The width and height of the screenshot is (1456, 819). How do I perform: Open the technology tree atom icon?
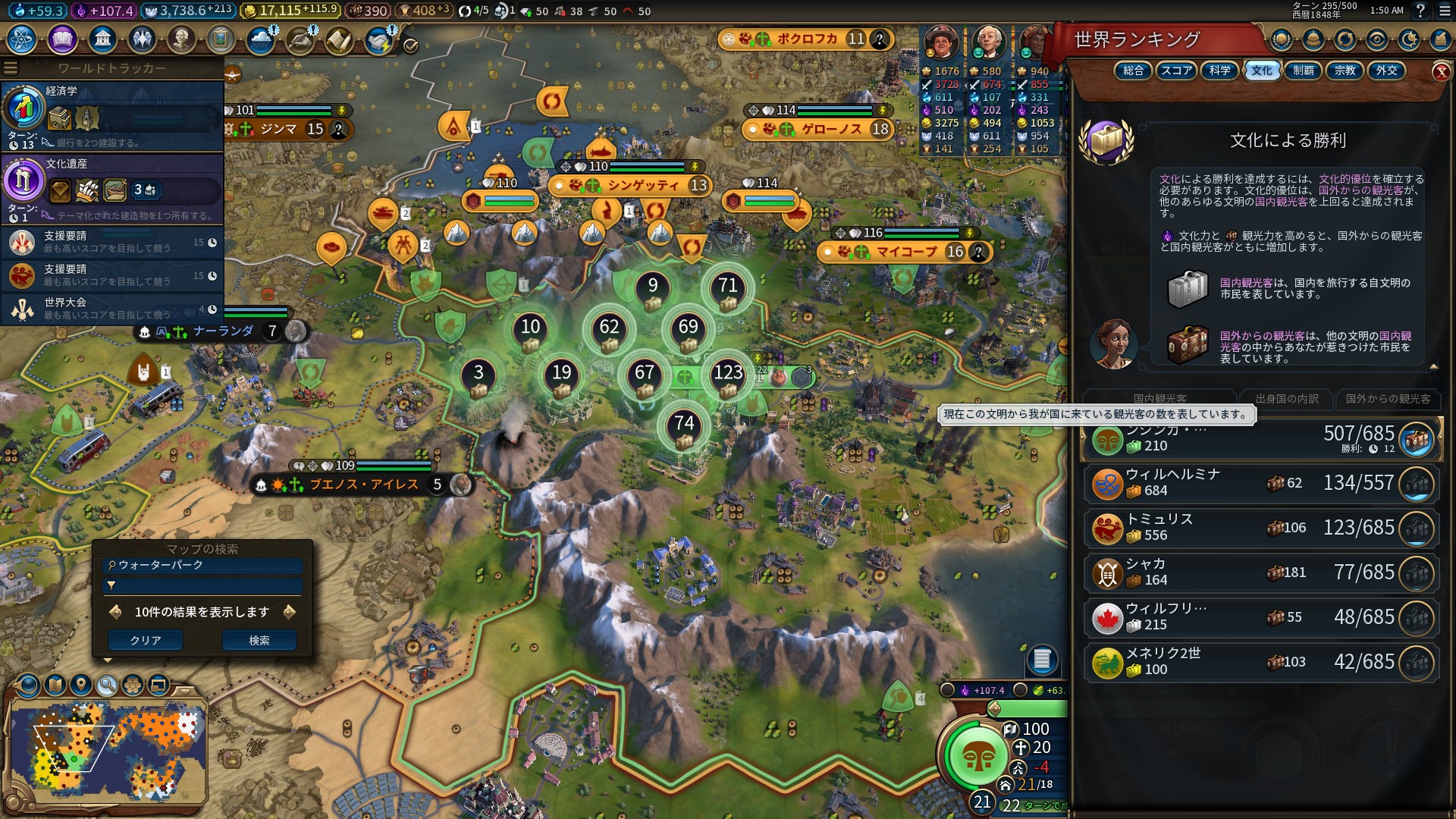[x=21, y=39]
